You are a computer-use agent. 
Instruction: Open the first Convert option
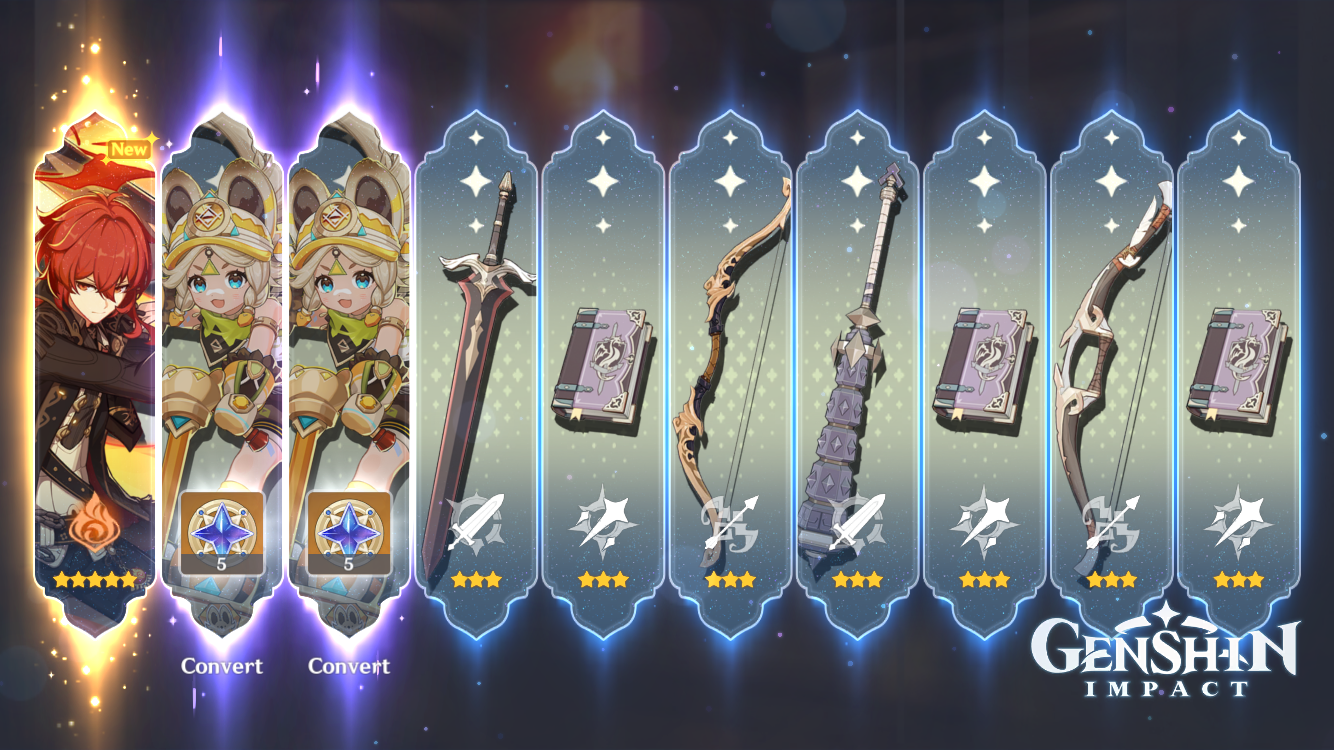(x=223, y=667)
